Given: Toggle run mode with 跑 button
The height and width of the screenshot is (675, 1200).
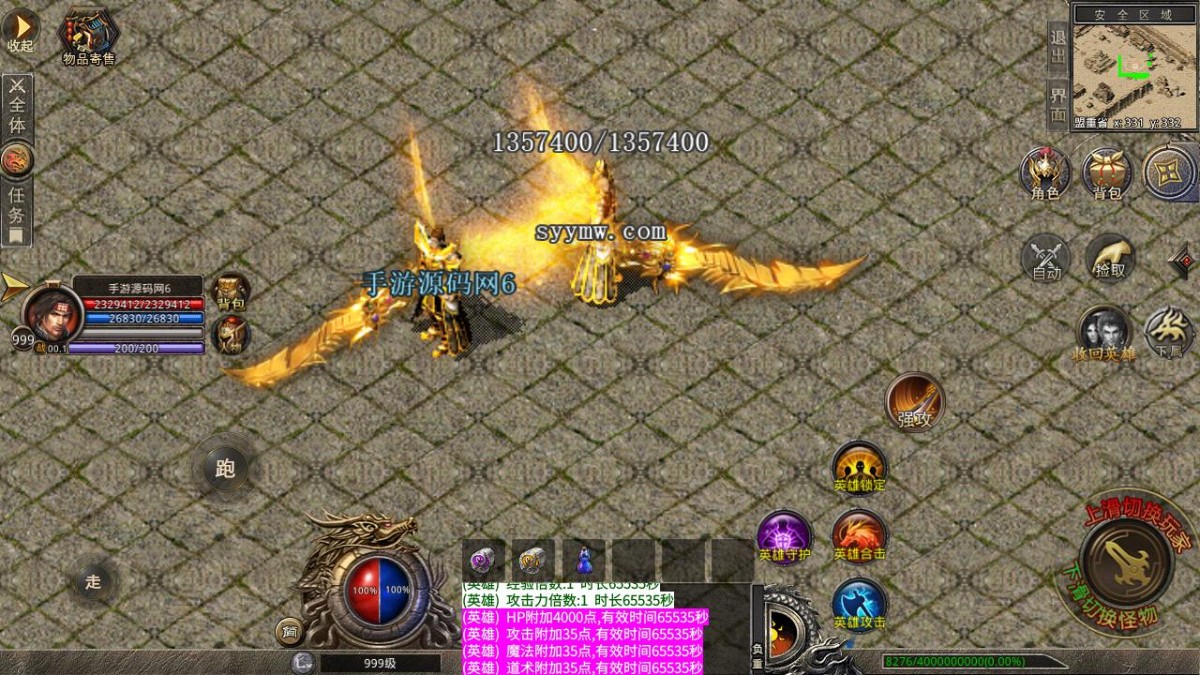Looking at the screenshot, I should pyautogui.click(x=225, y=468).
